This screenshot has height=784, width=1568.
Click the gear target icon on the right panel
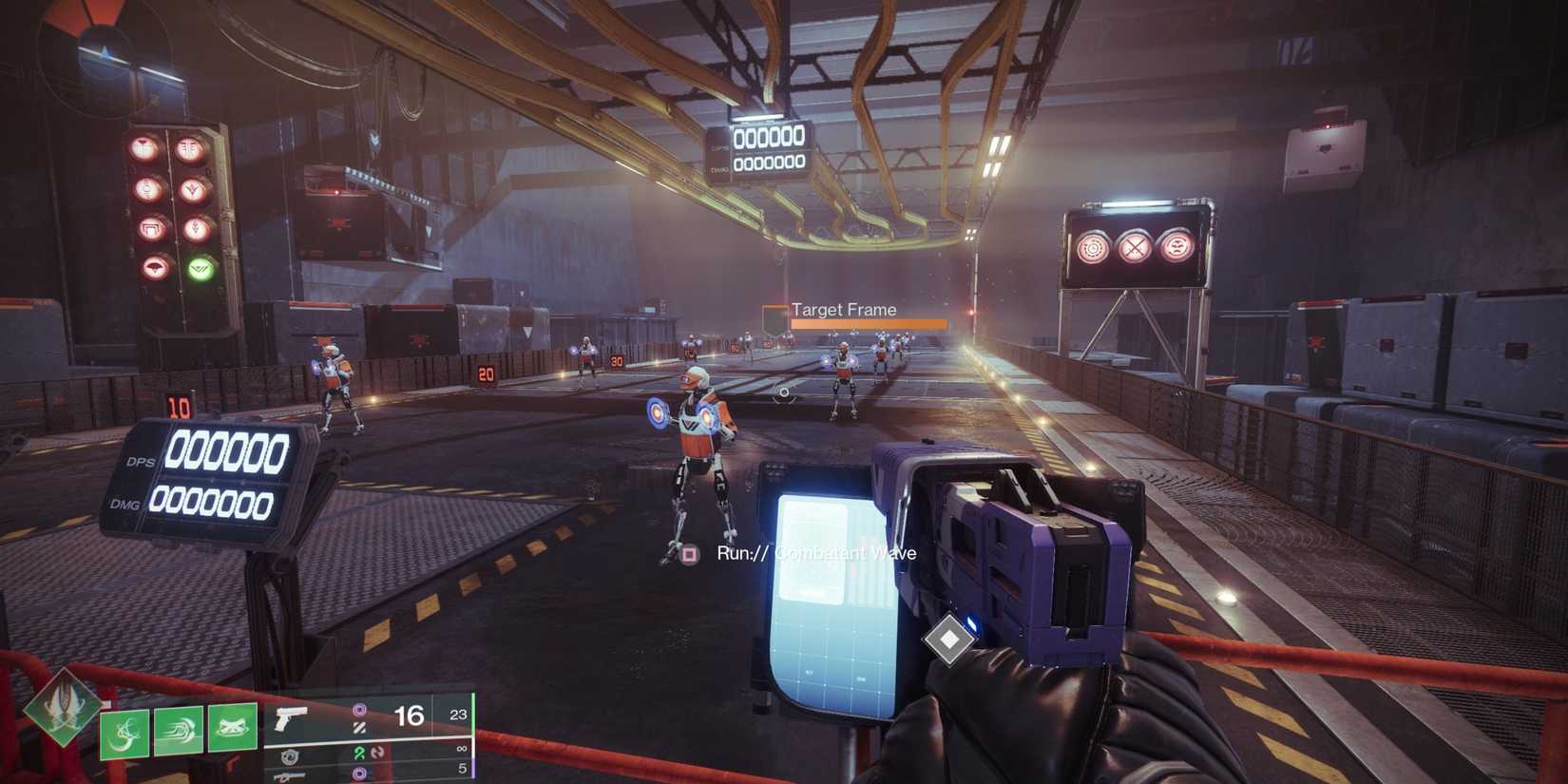point(1093,245)
